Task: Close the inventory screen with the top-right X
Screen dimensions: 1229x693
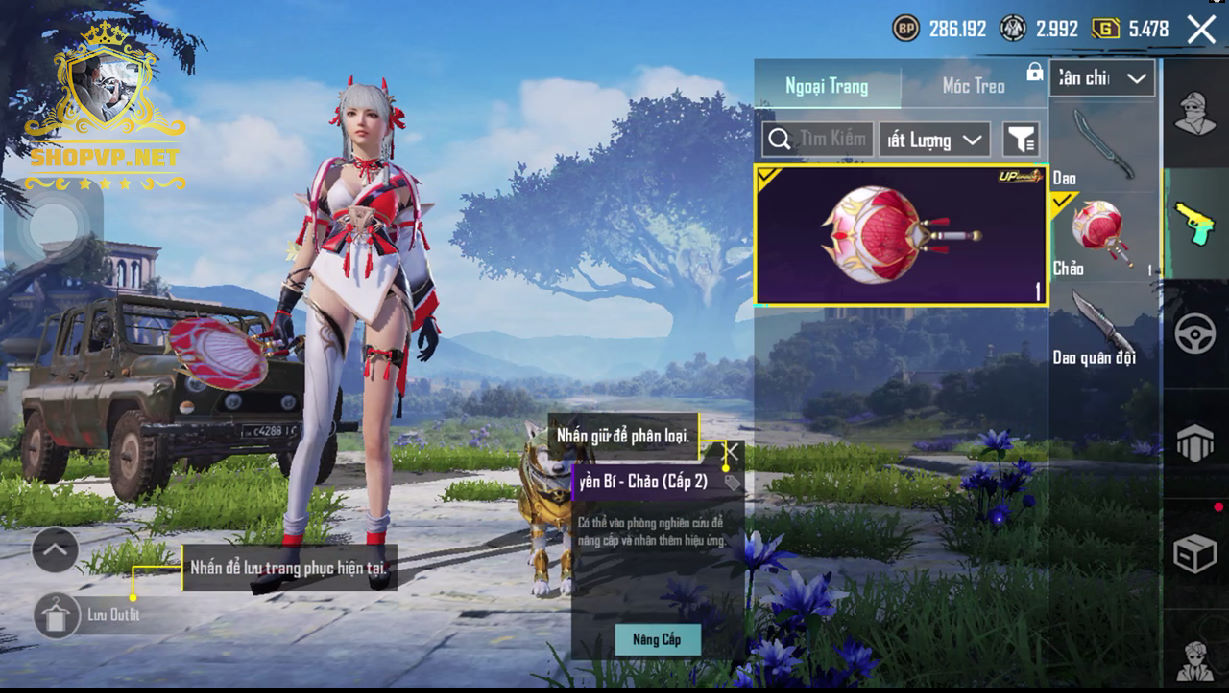Action: tap(1202, 29)
